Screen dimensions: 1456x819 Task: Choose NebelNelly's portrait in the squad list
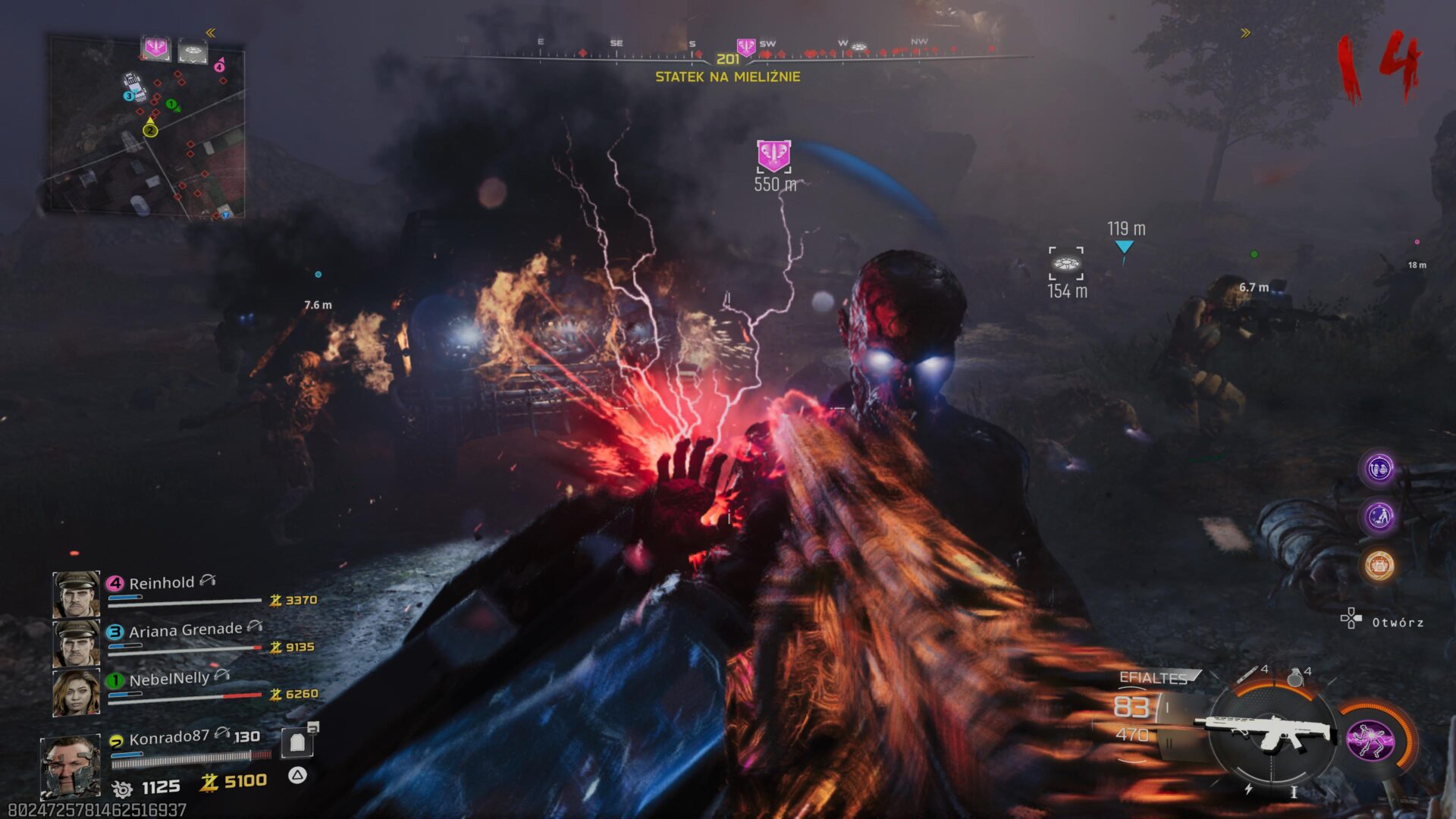[x=76, y=692]
